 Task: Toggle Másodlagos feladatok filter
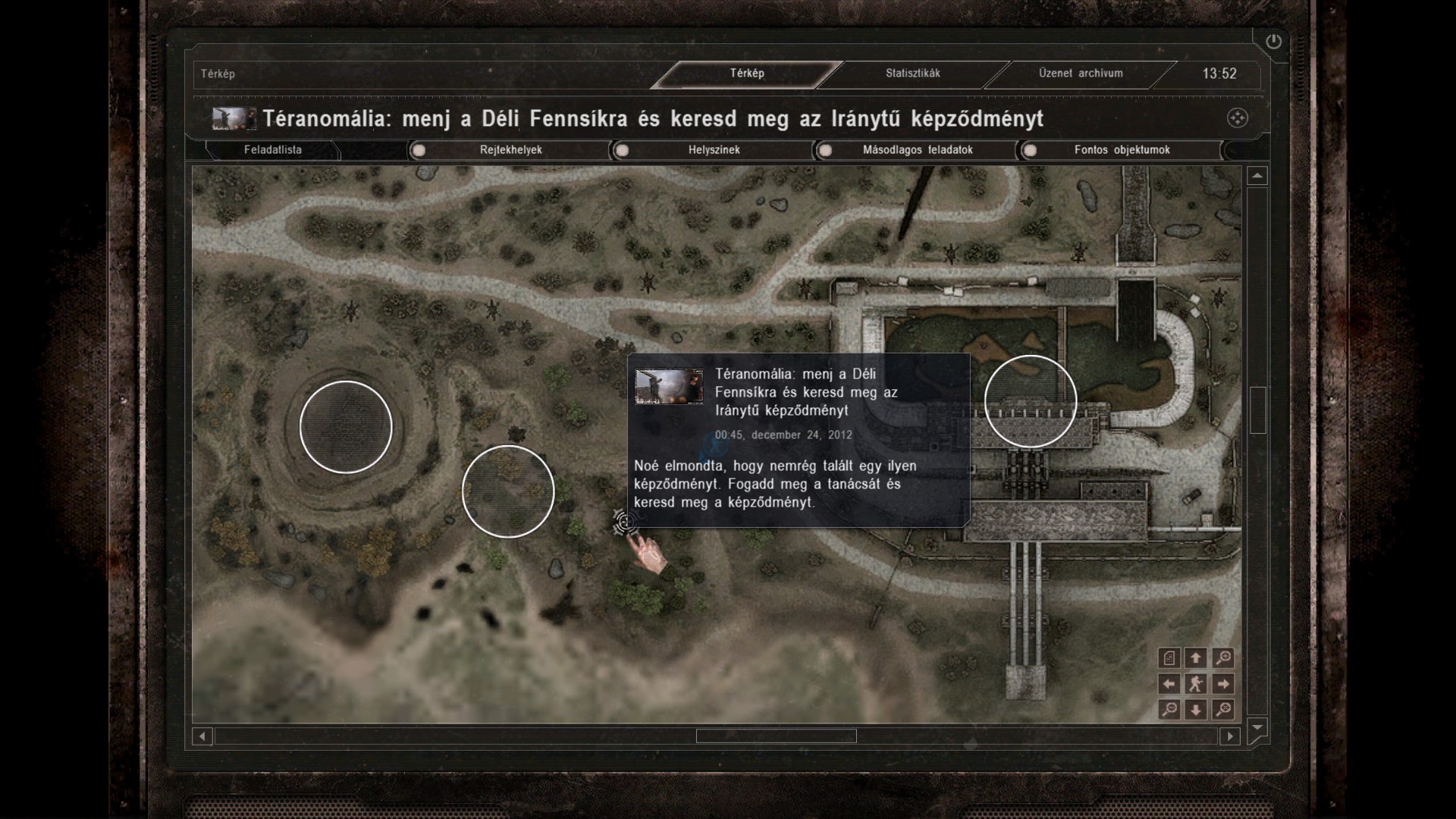coord(826,150)
